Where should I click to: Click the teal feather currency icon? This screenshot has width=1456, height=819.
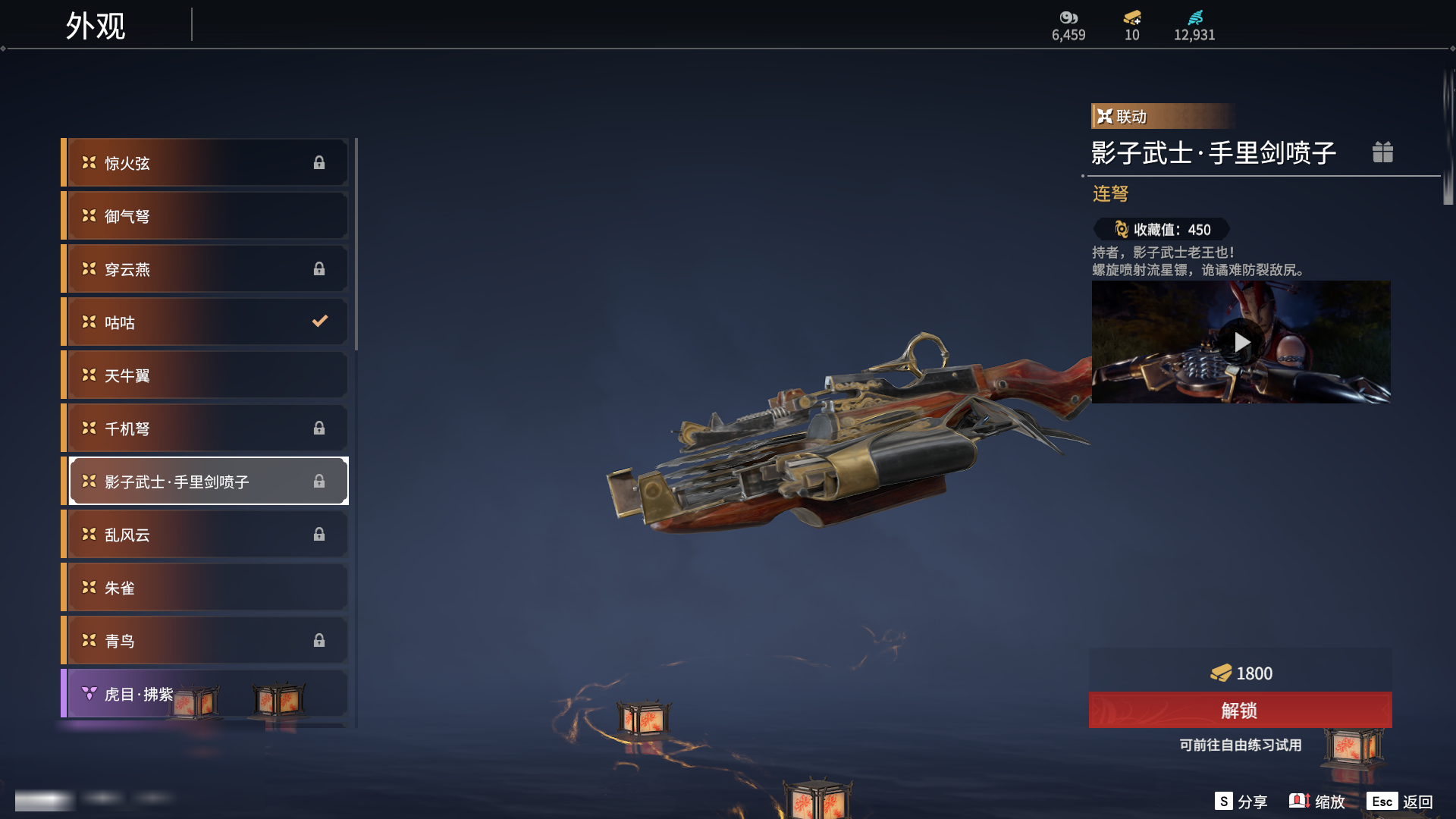(1195, 17)
